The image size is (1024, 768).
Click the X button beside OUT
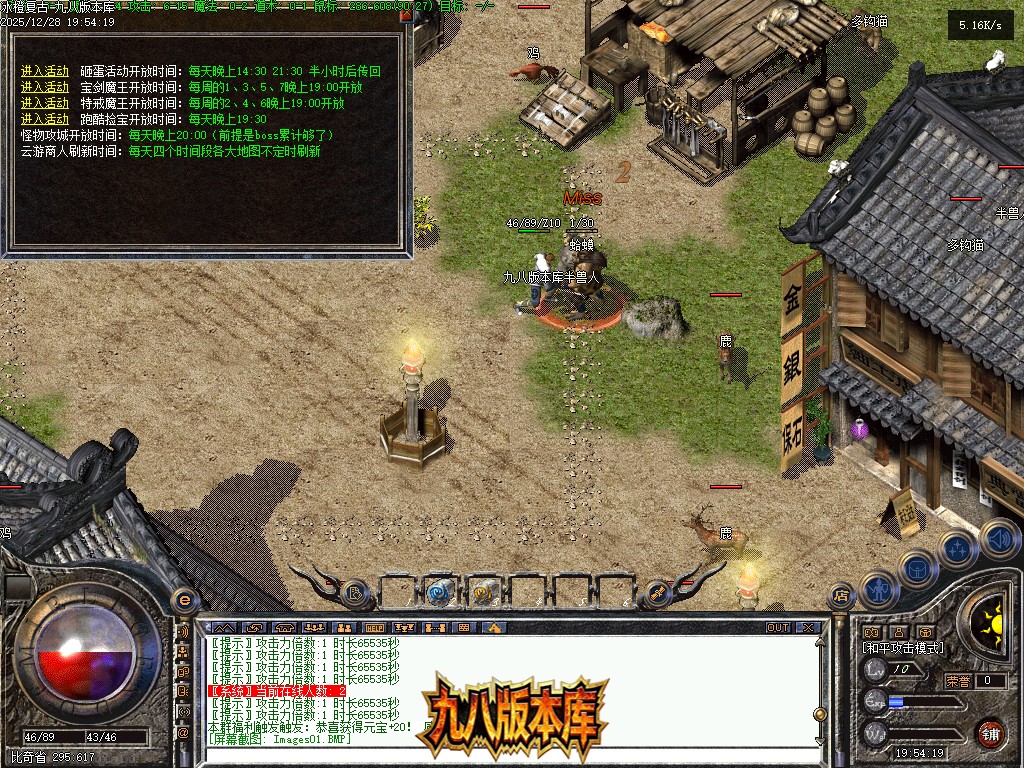pos(808,628)
